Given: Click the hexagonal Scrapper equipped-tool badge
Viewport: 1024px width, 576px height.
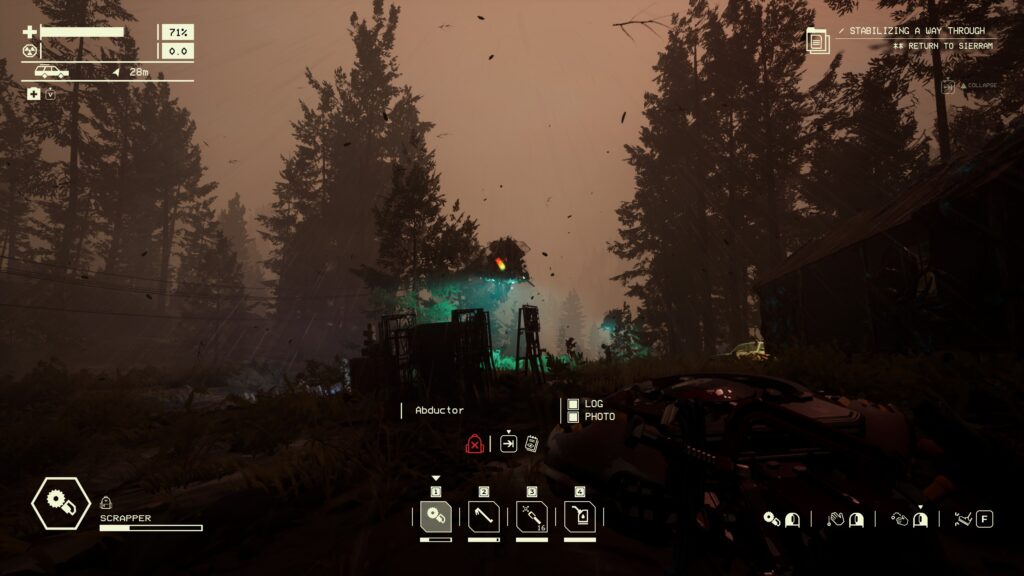Looking at the screenshot, I should pos(61,503).
